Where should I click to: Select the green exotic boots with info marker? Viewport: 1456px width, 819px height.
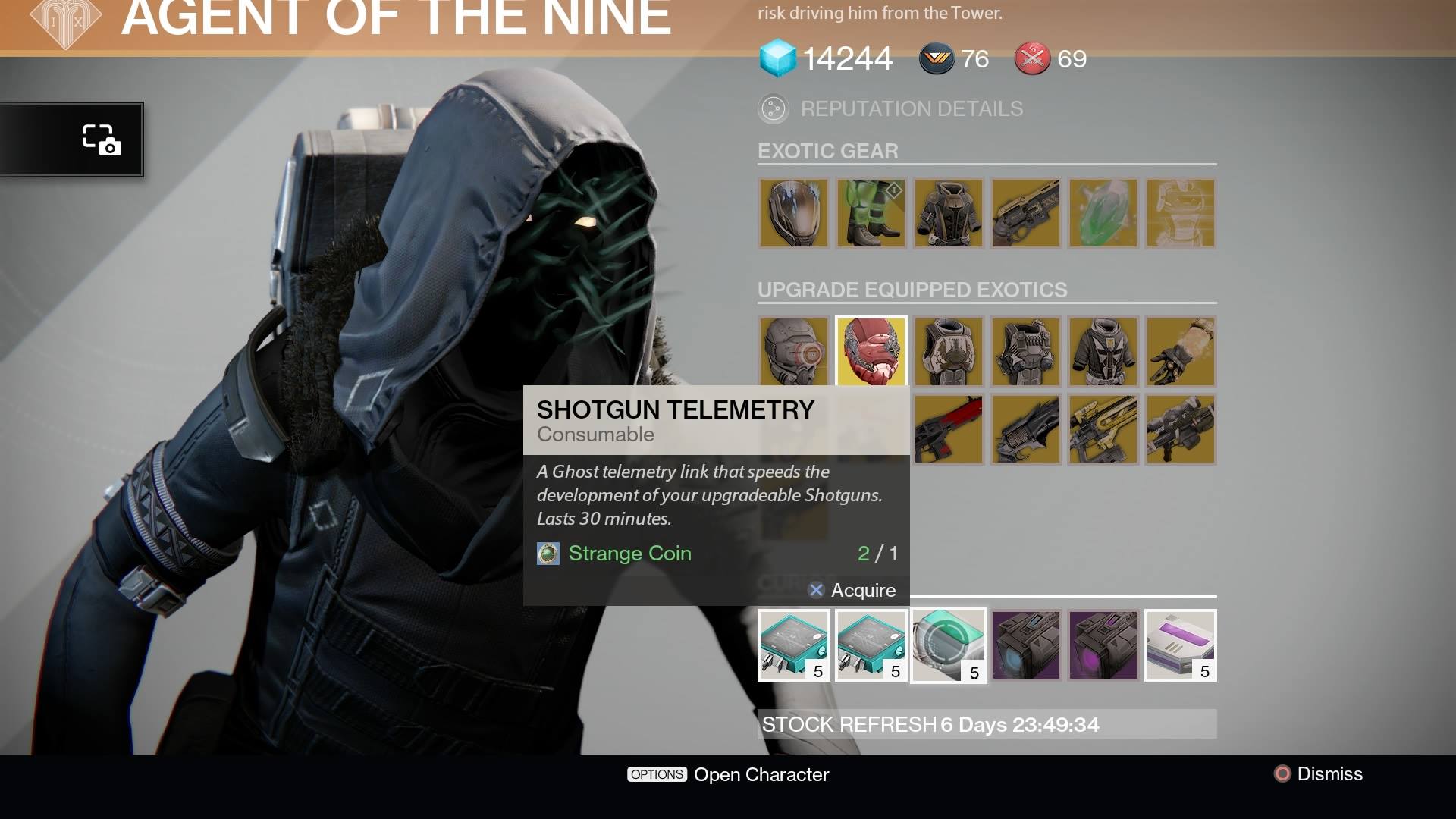pyautogui.click(x=871, y=213)
